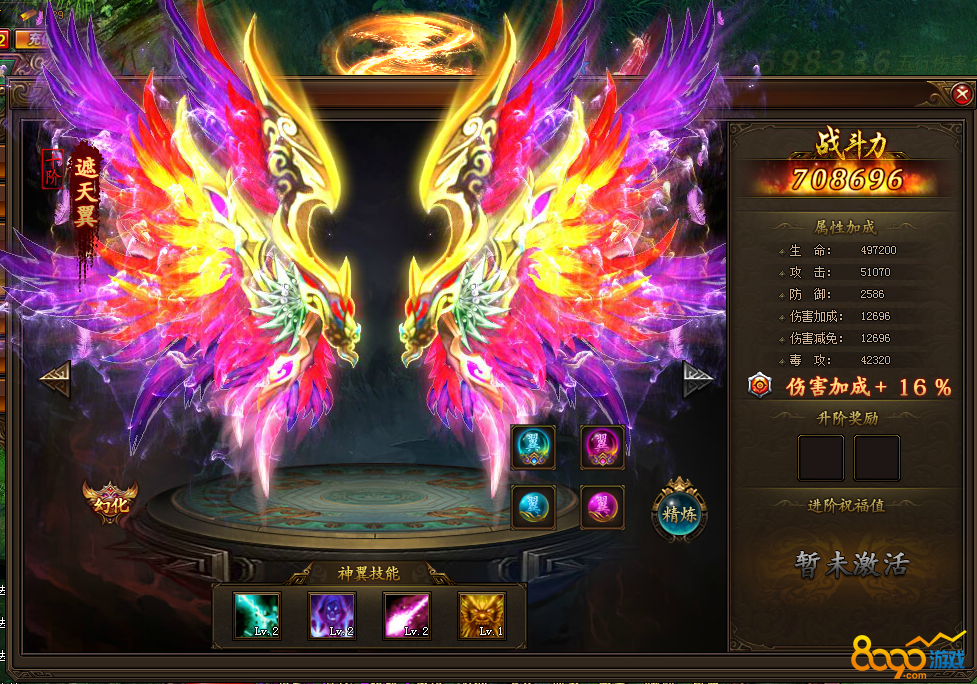Show the previous wing with left arrow

[x=54, y=379]
